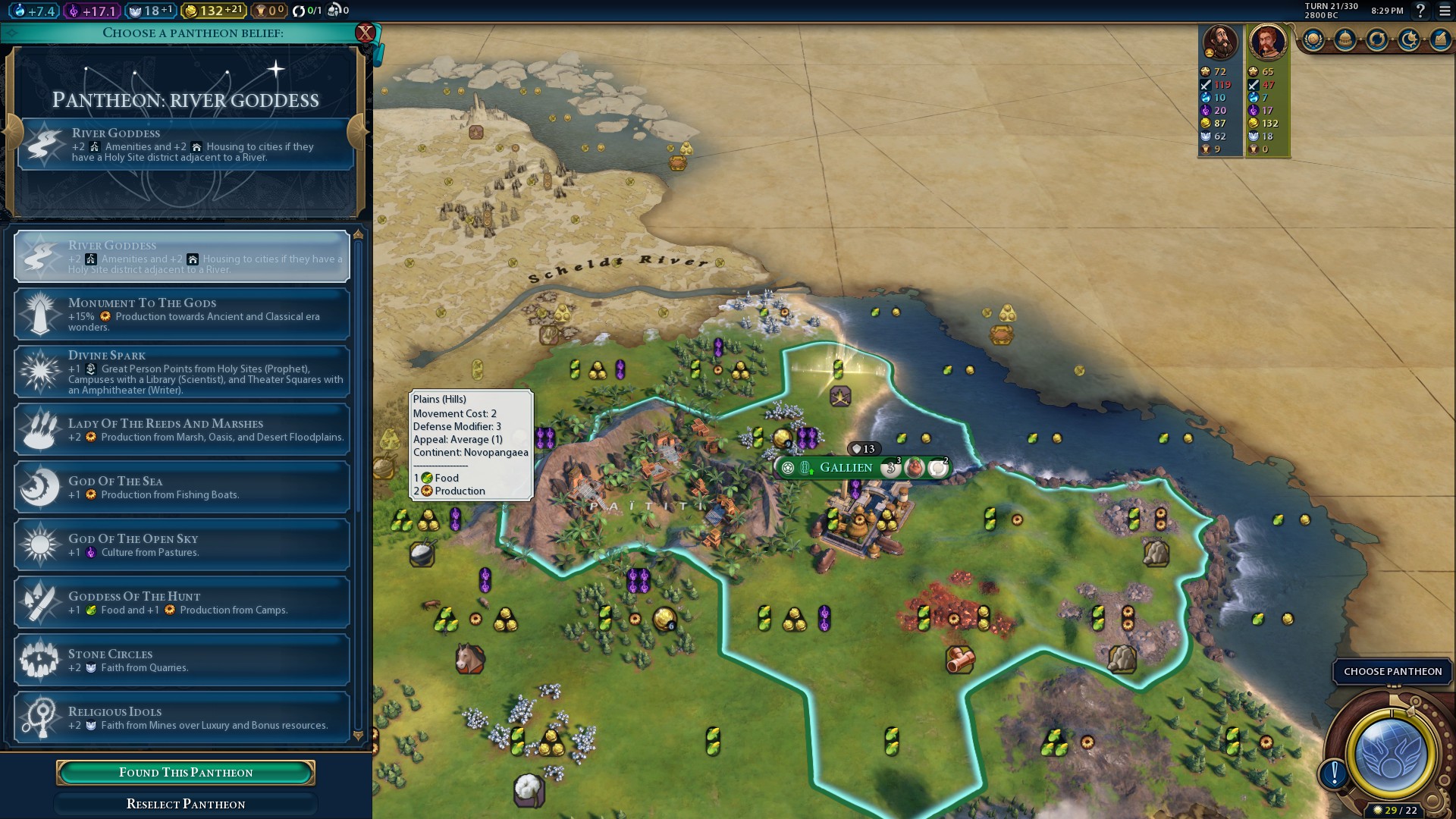Pick the Divine Spark pantheon
The width and height of the screenshot is (1456, 819).
tap(182, 372)
